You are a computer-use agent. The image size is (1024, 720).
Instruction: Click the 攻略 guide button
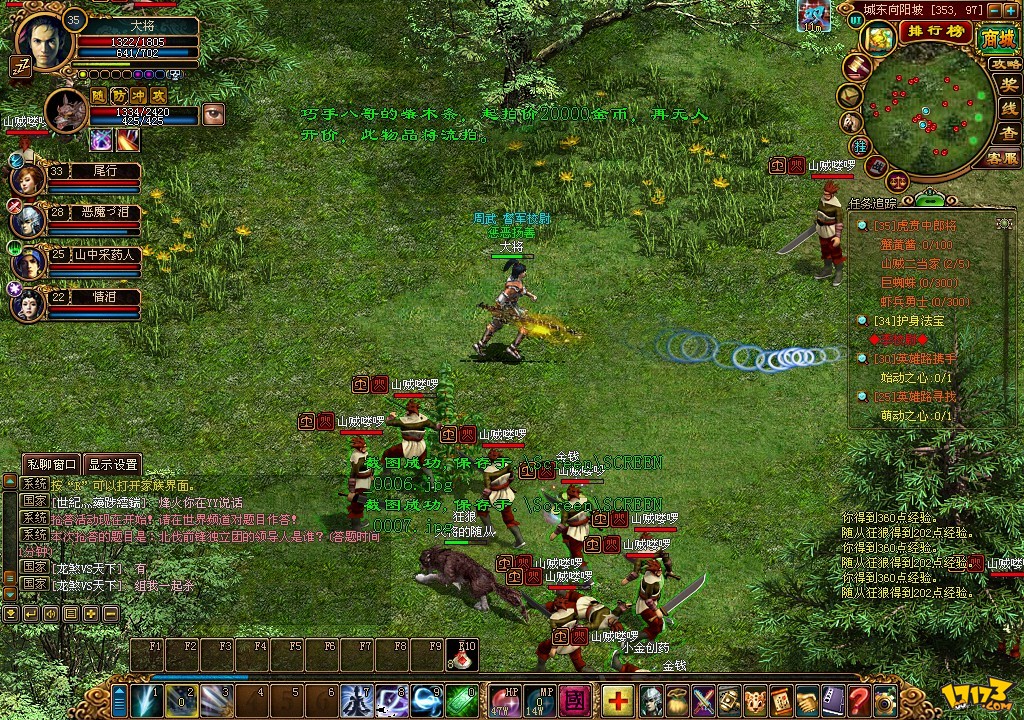[1004, 64]
